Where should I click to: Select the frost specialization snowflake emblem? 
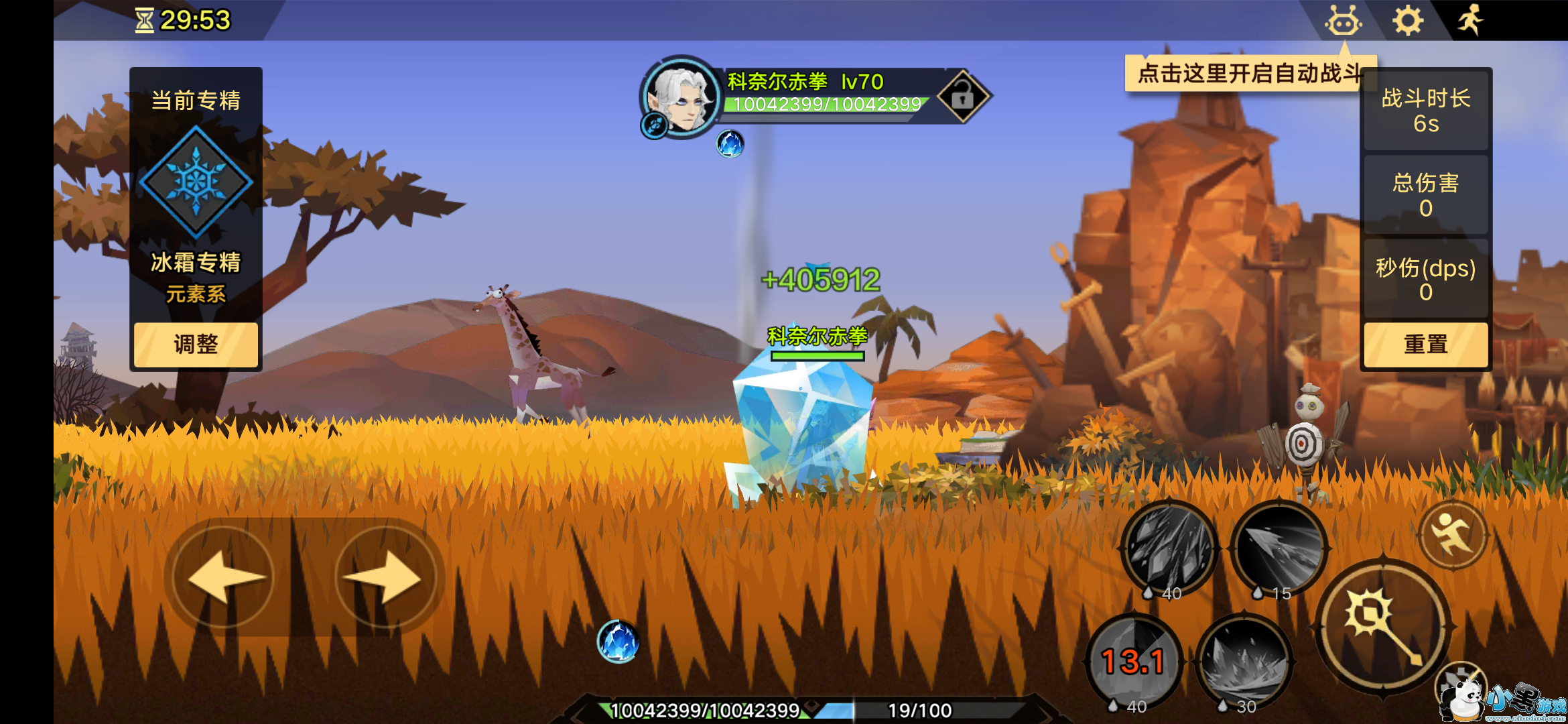click(196, 182)
